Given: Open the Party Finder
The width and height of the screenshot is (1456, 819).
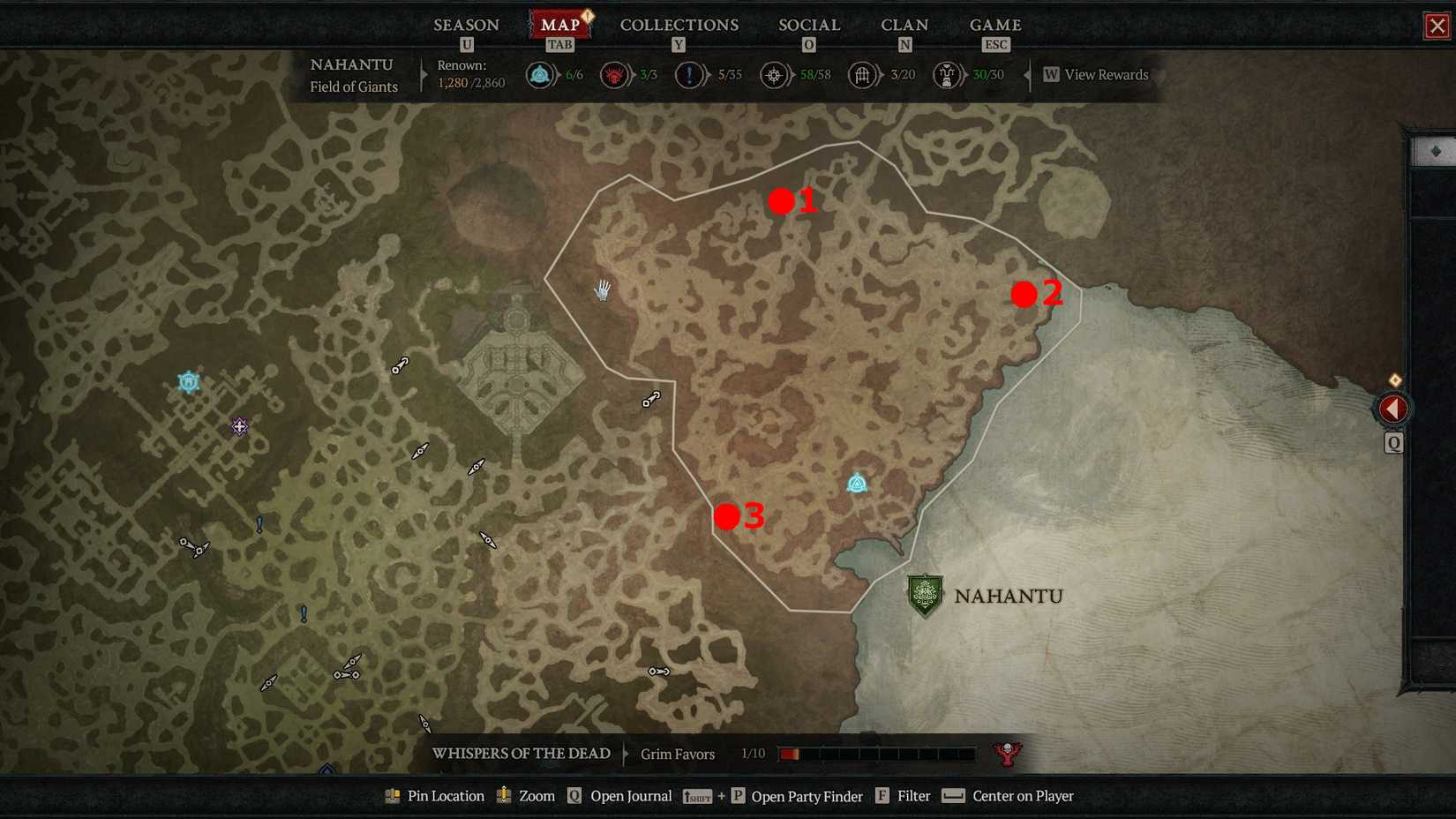Looking at the screenshot, I should coord(806,795).
